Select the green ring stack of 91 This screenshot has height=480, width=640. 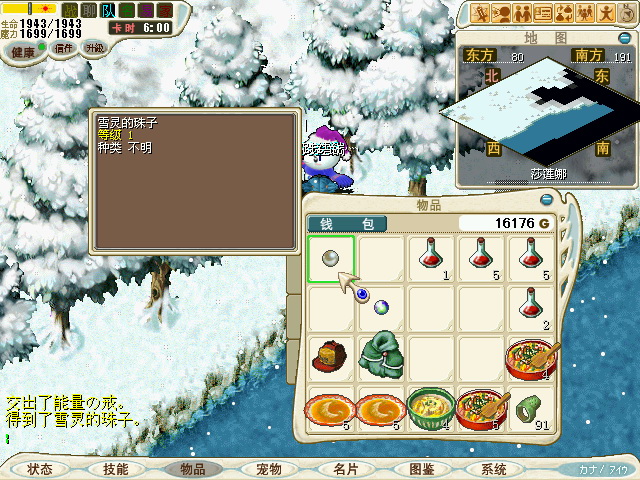pos(531,409)
